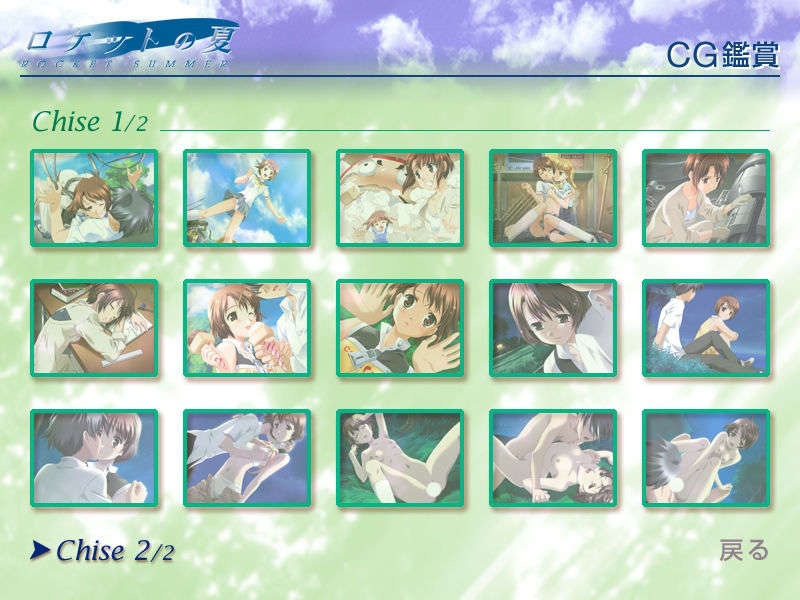Open the night close-up of girl's face

553,328
